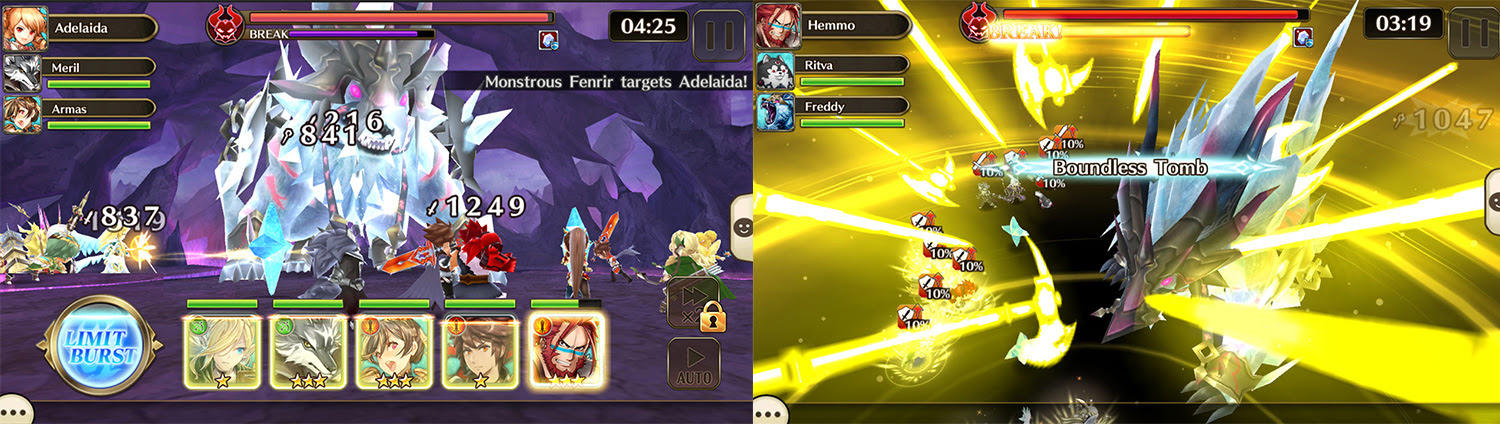Select the blonde elf character skill card

[x=222, y=351]
